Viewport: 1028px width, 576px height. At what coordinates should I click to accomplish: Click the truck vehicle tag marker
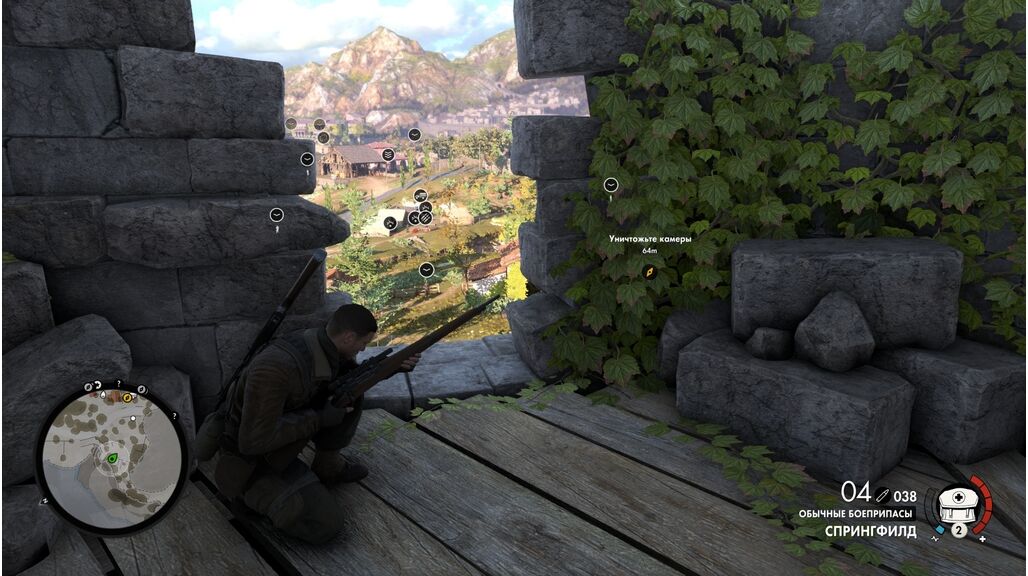[420, 195]
